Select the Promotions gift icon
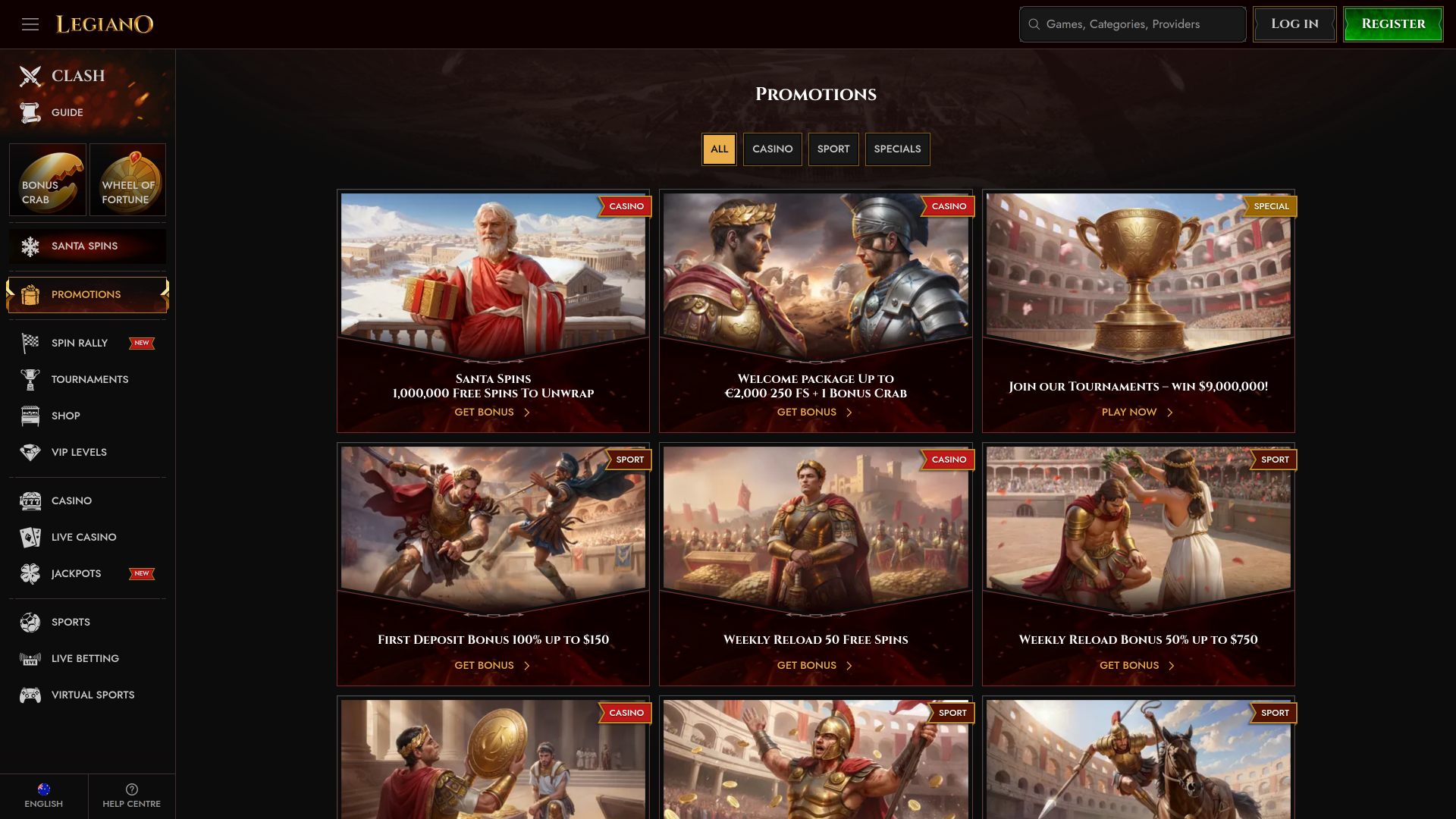Image resolution: width=1456 pixels, height=819 pixels. click(29, 295)
